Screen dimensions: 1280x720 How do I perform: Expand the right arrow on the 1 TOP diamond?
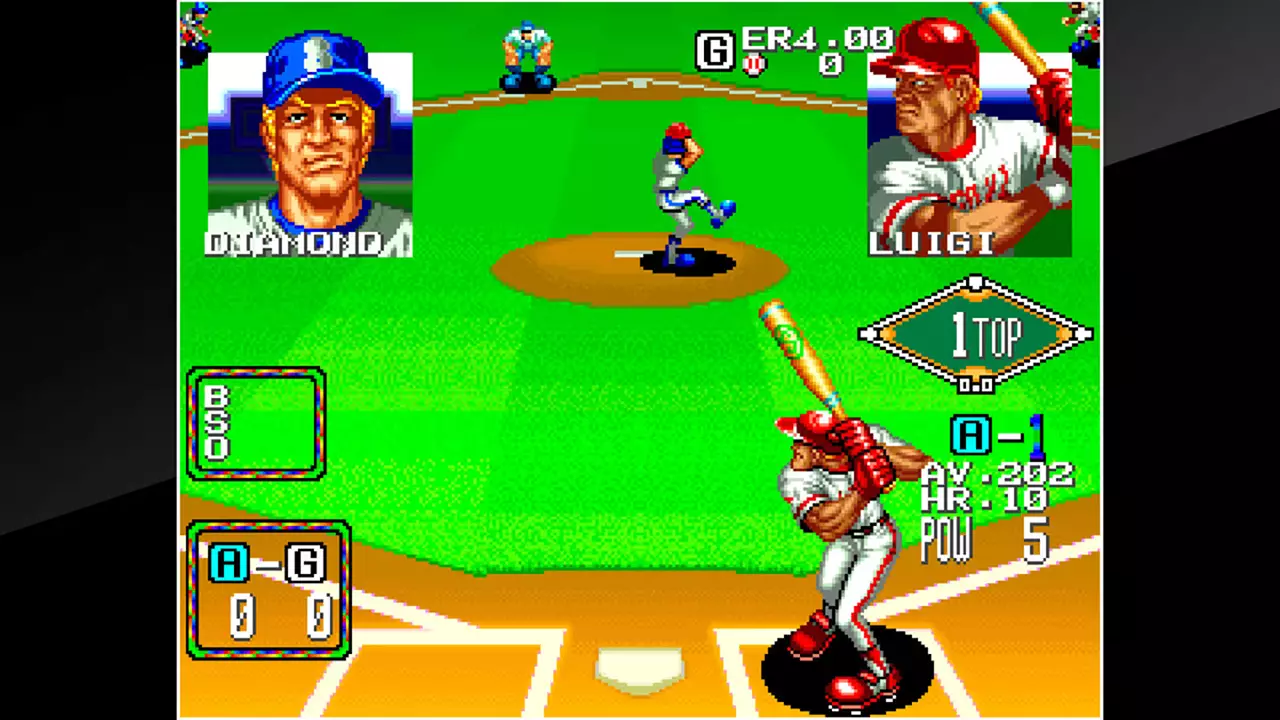[1084, 332]
